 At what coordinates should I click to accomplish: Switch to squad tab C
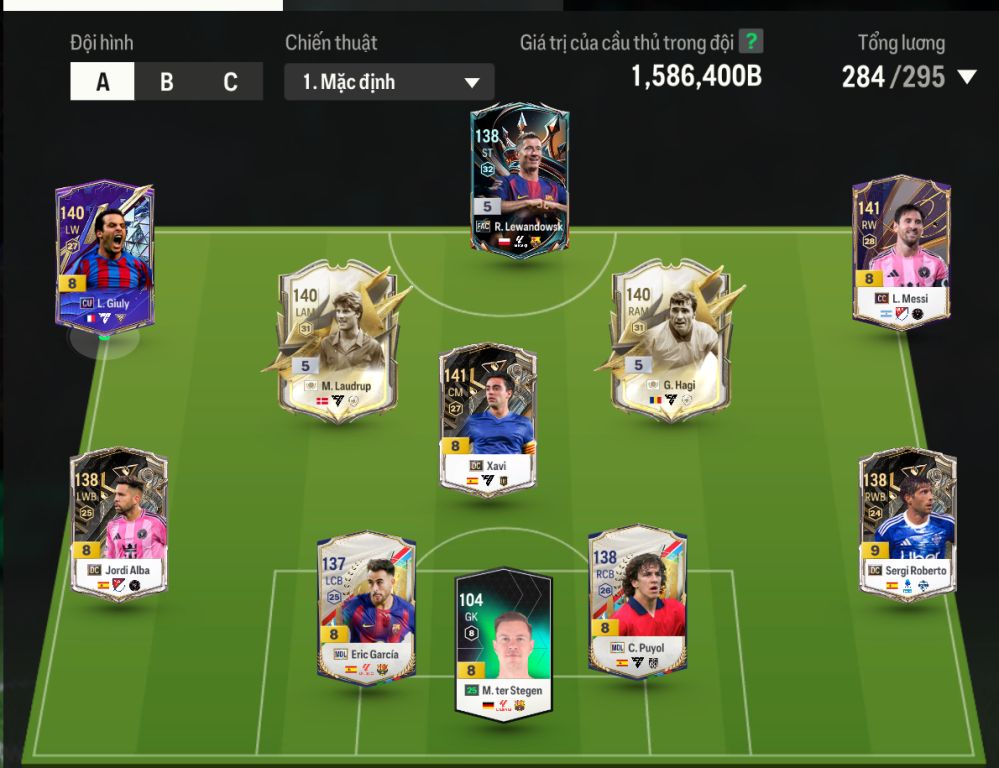pos(230,82)
